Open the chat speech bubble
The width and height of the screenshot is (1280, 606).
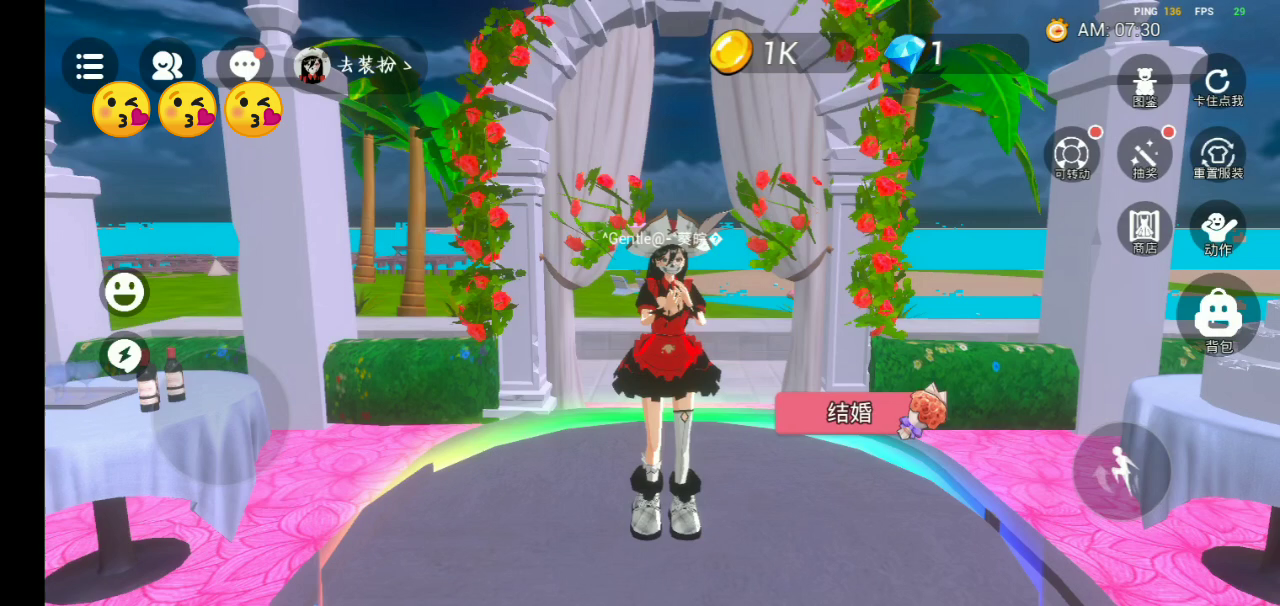(x=244, y=66)
